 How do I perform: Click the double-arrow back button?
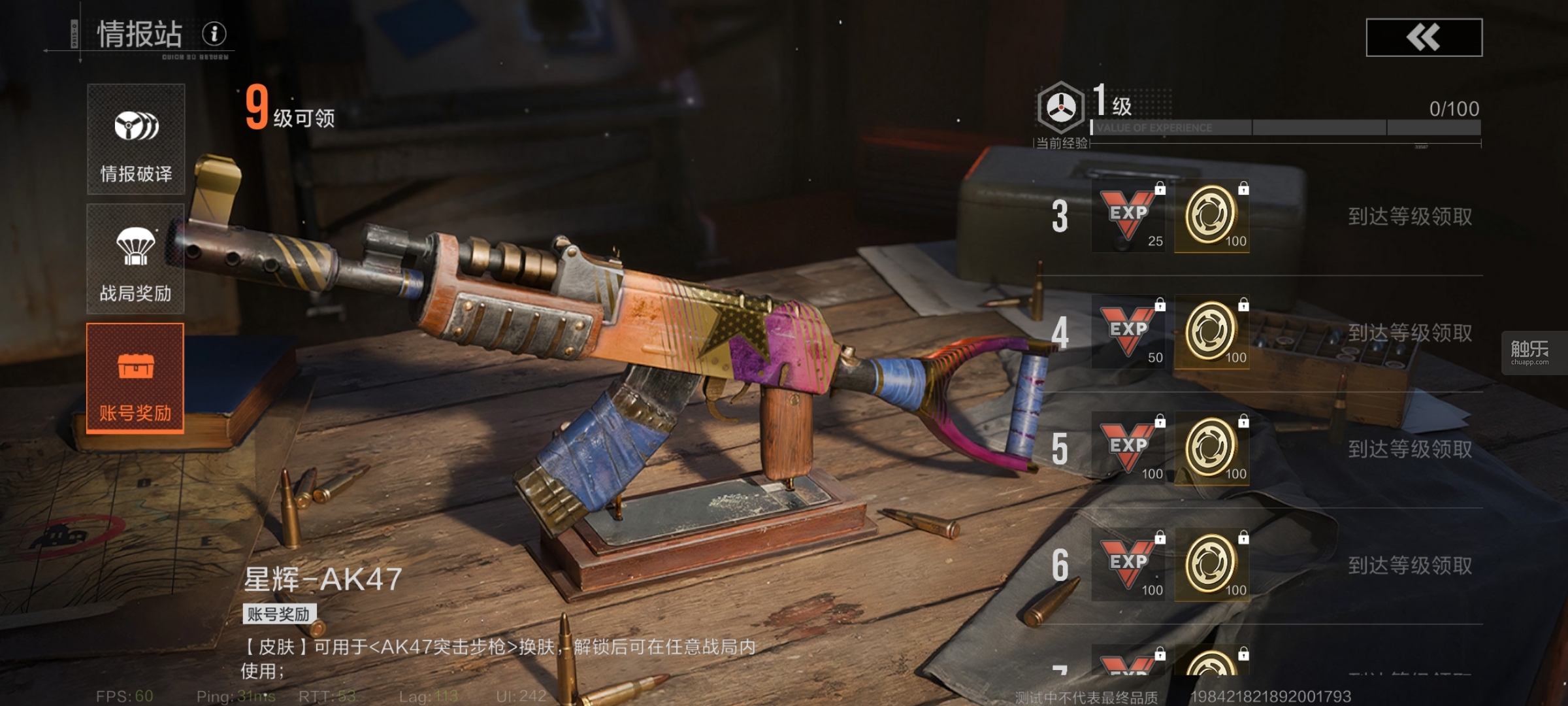coord(1424,37)
